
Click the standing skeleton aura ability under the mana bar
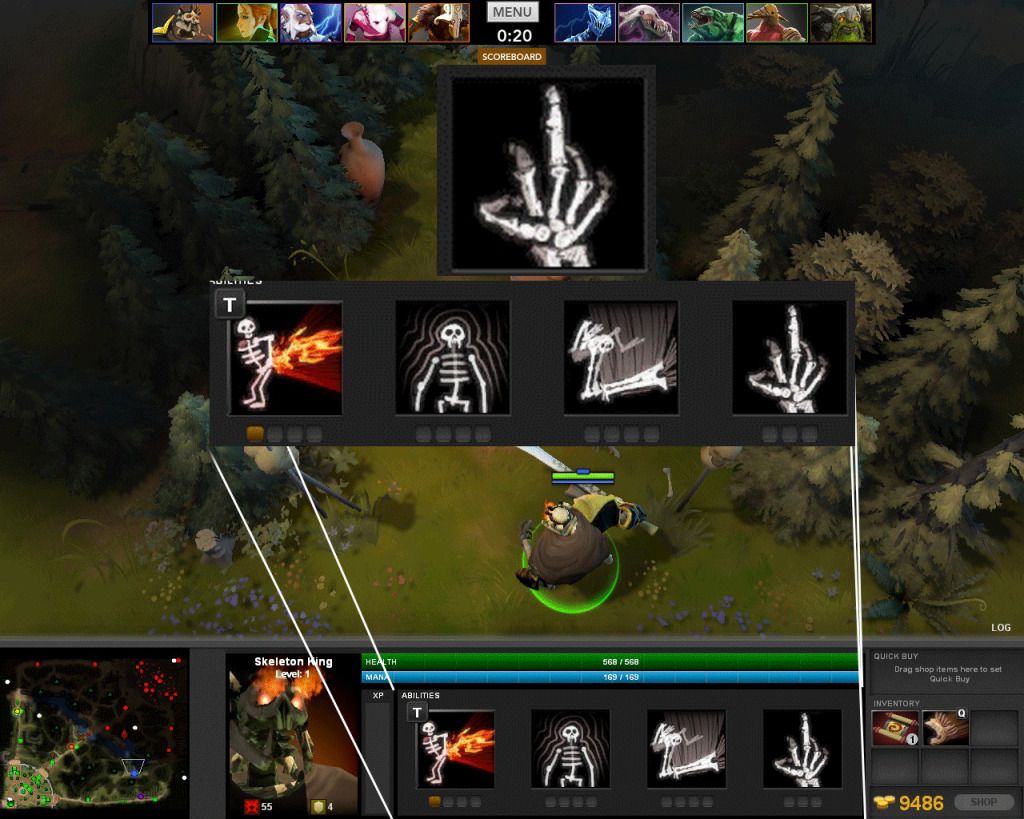point(571,748)
